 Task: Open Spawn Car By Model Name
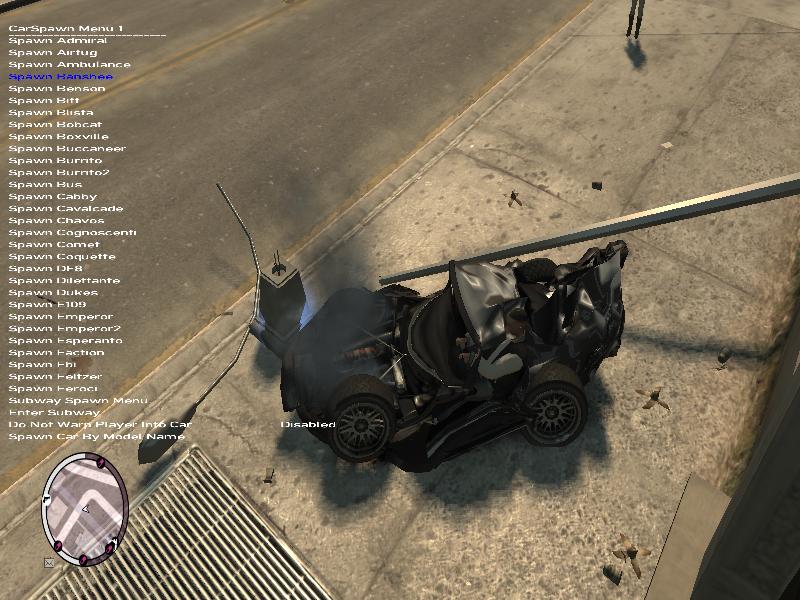pyautogui.click(x=96, y=437)
